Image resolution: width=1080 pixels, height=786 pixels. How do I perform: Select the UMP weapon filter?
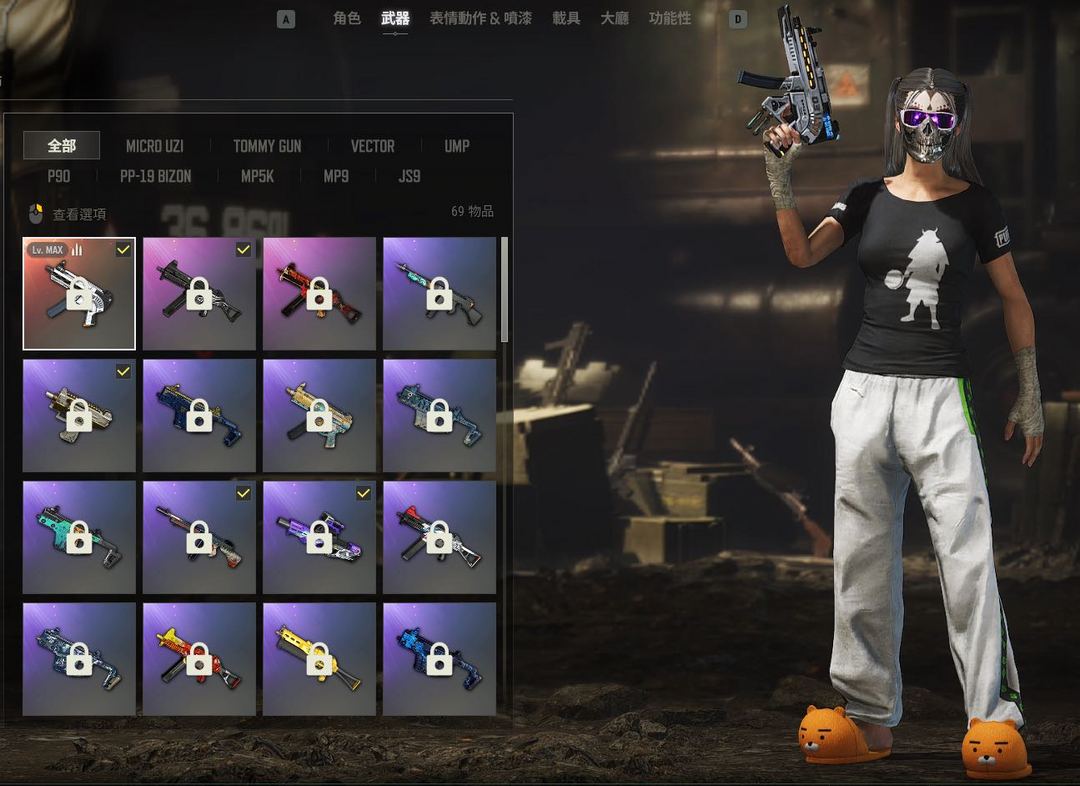coord(457,146)
